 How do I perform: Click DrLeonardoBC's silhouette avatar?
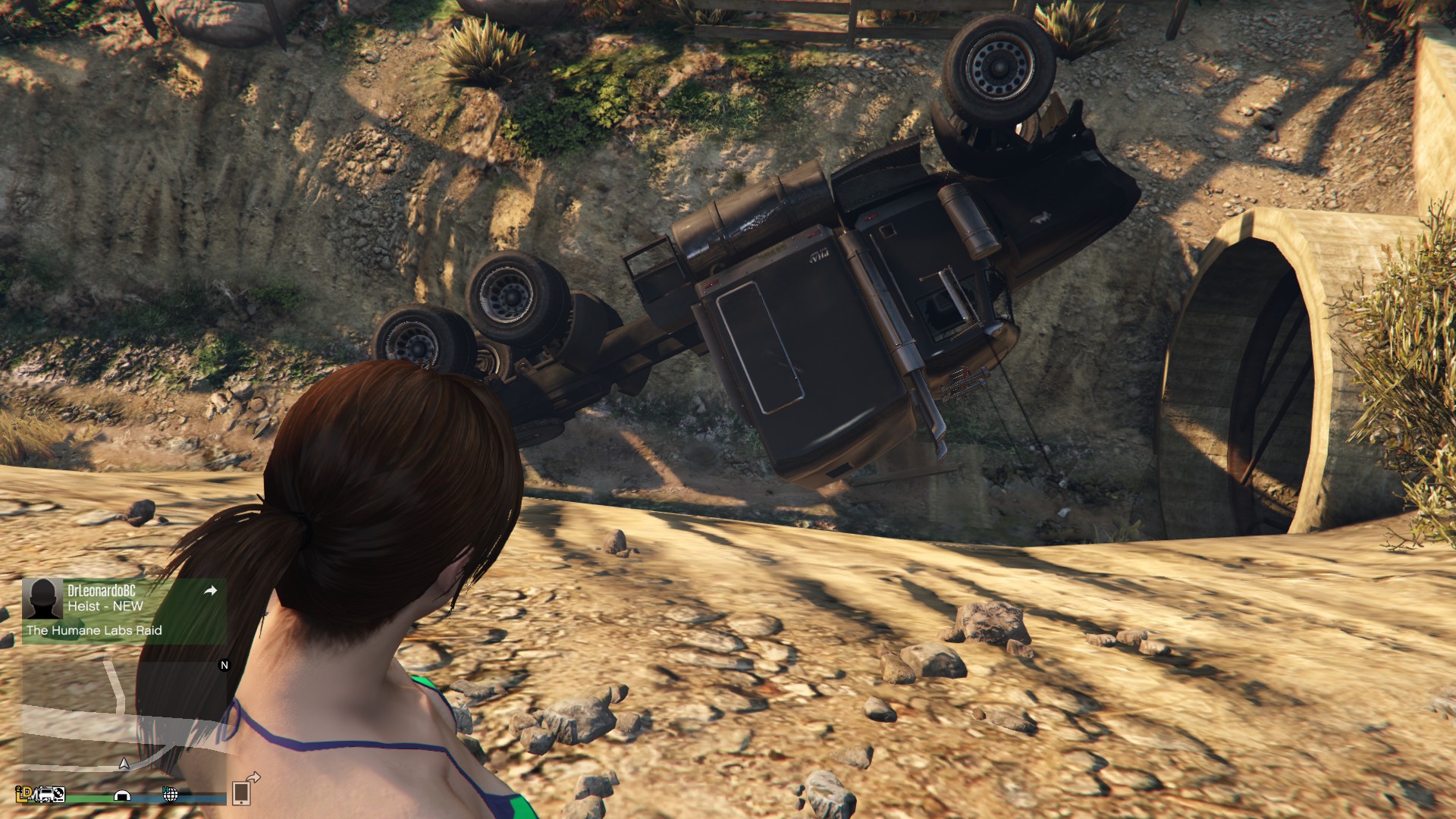[x=42, y=599]
